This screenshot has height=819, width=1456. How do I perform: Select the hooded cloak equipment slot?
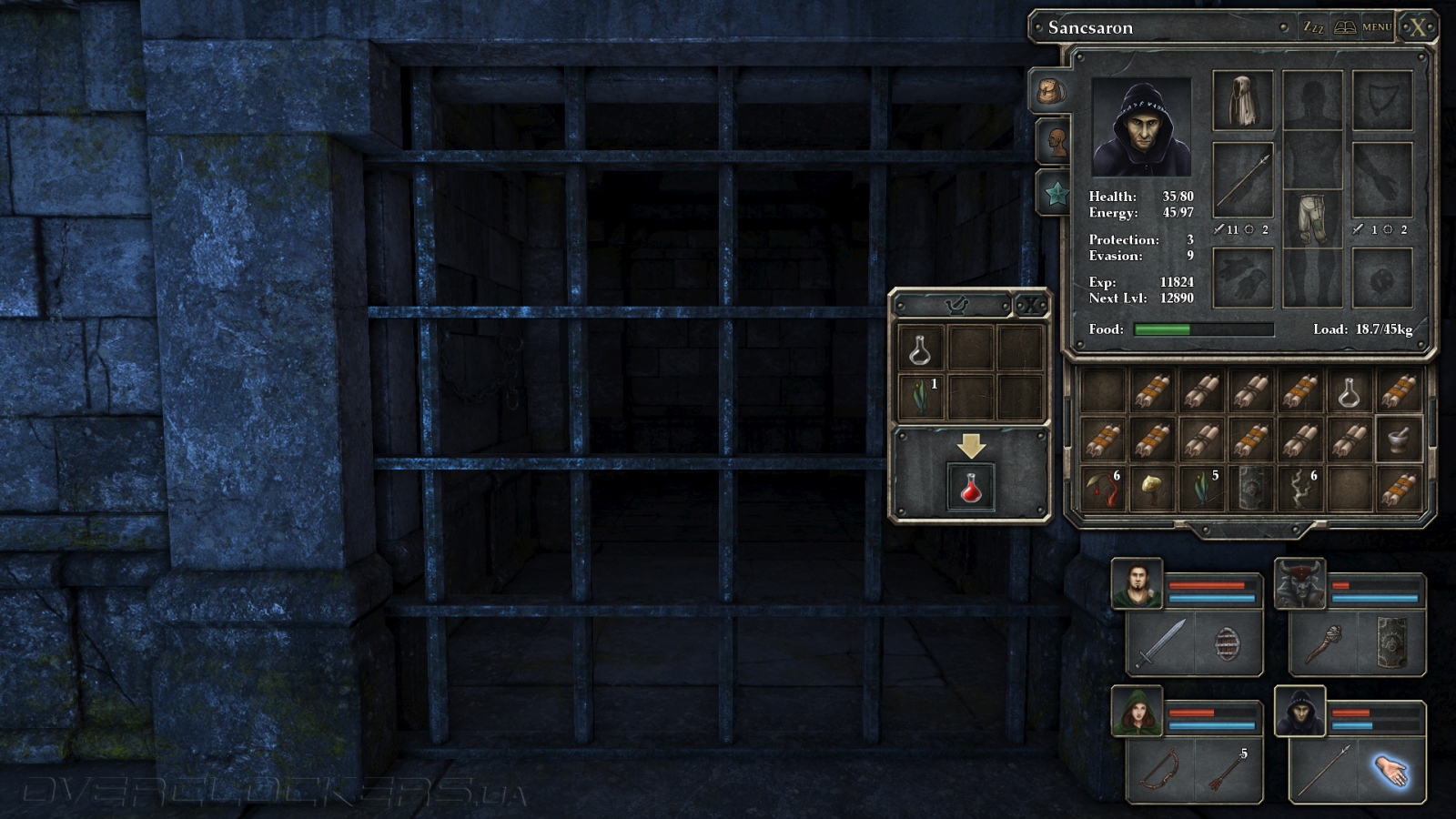click(x=1242, y=101)
